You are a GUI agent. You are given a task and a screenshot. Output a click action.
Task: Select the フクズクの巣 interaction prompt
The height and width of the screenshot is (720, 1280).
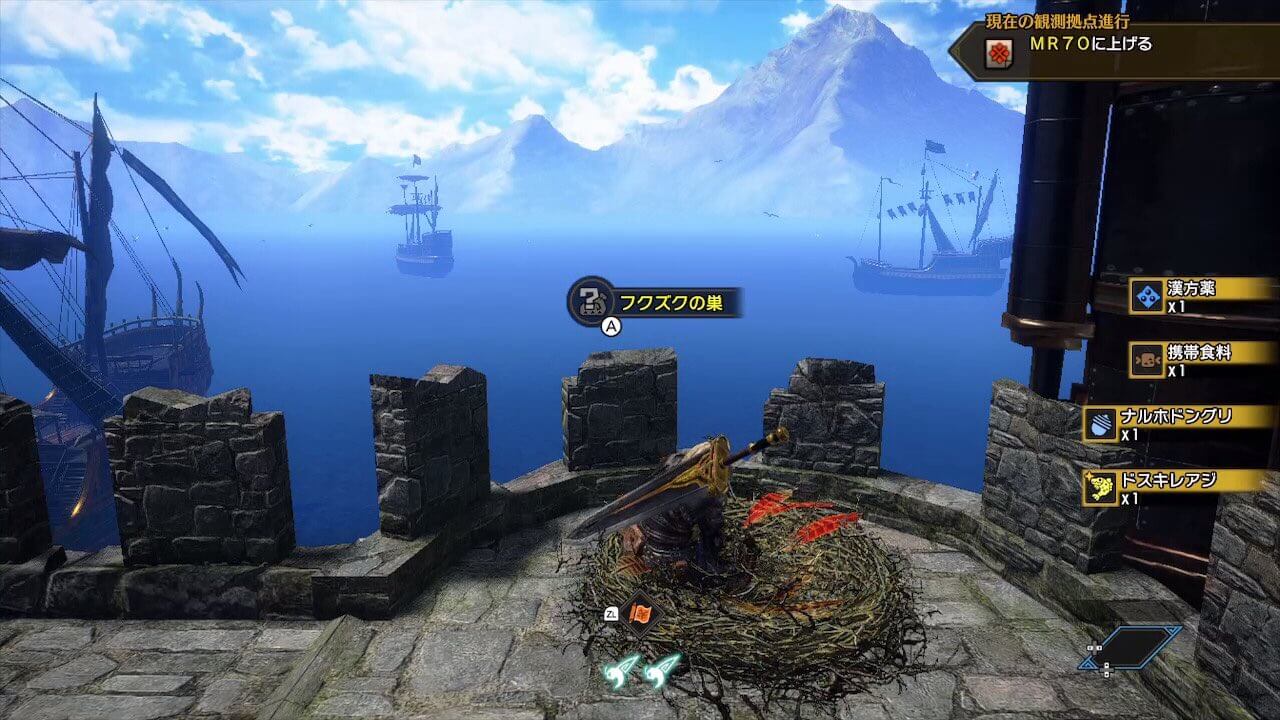tap(656, 301)
